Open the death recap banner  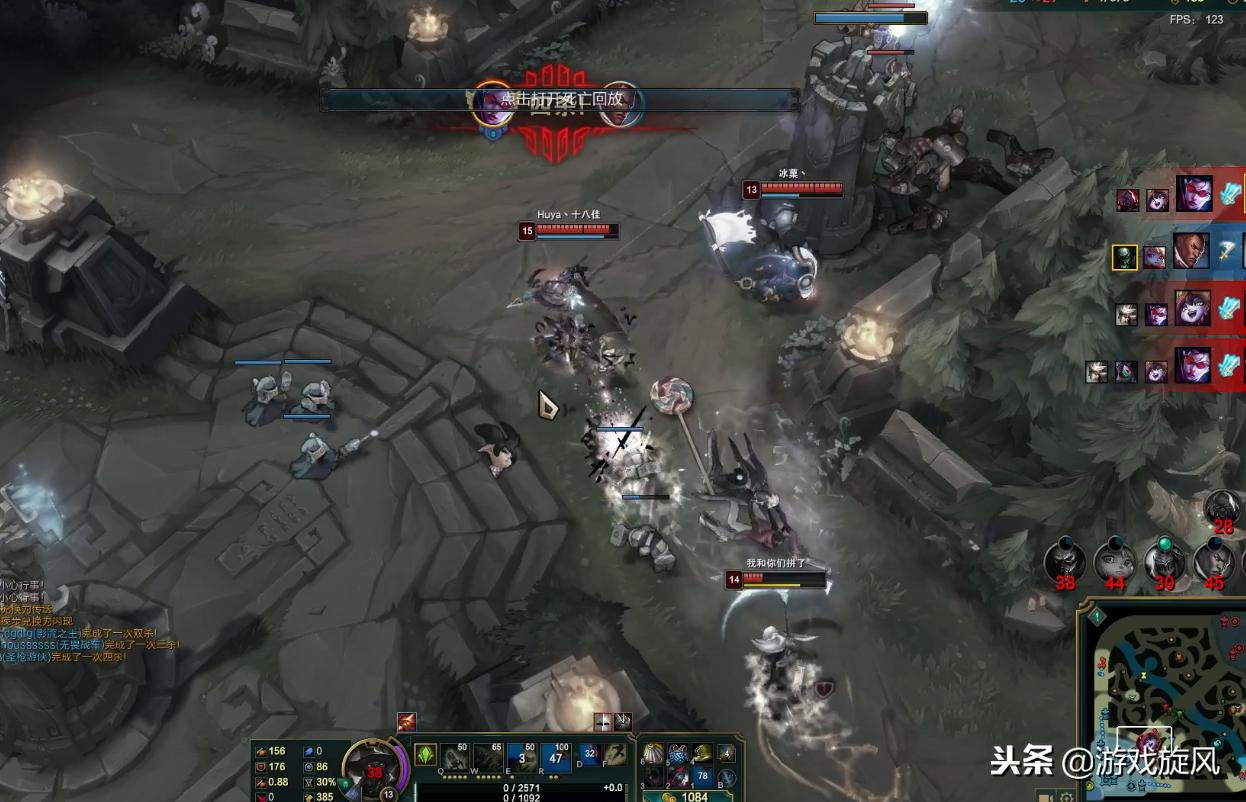click(x=560, y=100)
